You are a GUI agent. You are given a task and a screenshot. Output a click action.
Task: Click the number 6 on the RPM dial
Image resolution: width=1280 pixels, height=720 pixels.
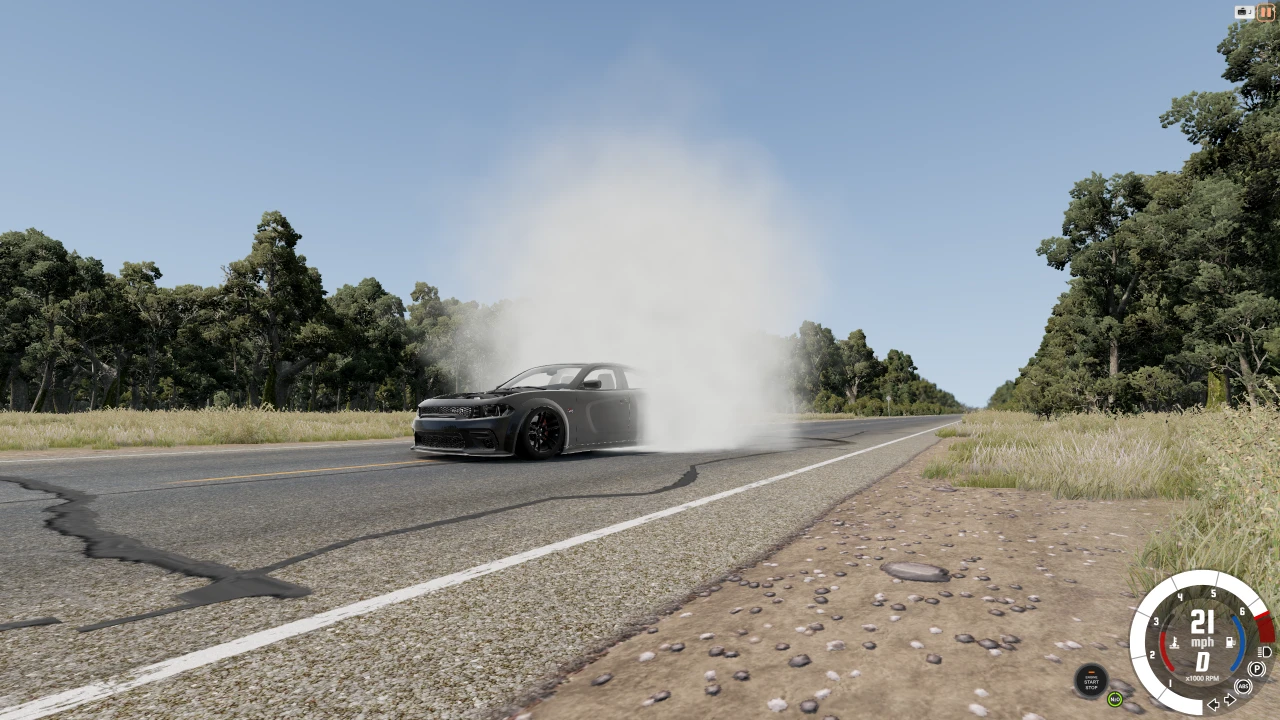(x=1242, y=611)
